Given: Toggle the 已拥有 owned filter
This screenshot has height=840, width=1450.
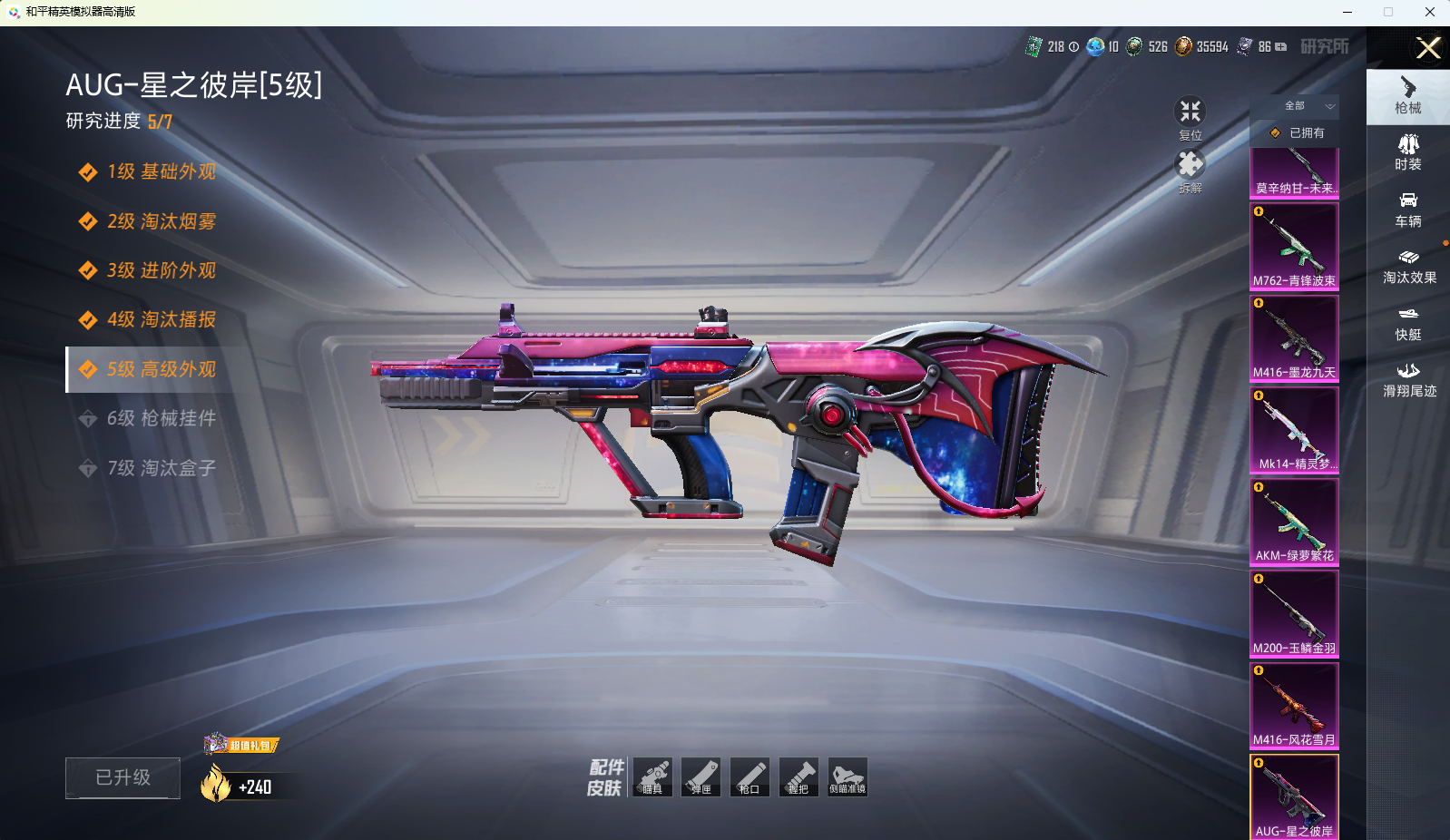Looking at the screenshot, I should 1298,132.
